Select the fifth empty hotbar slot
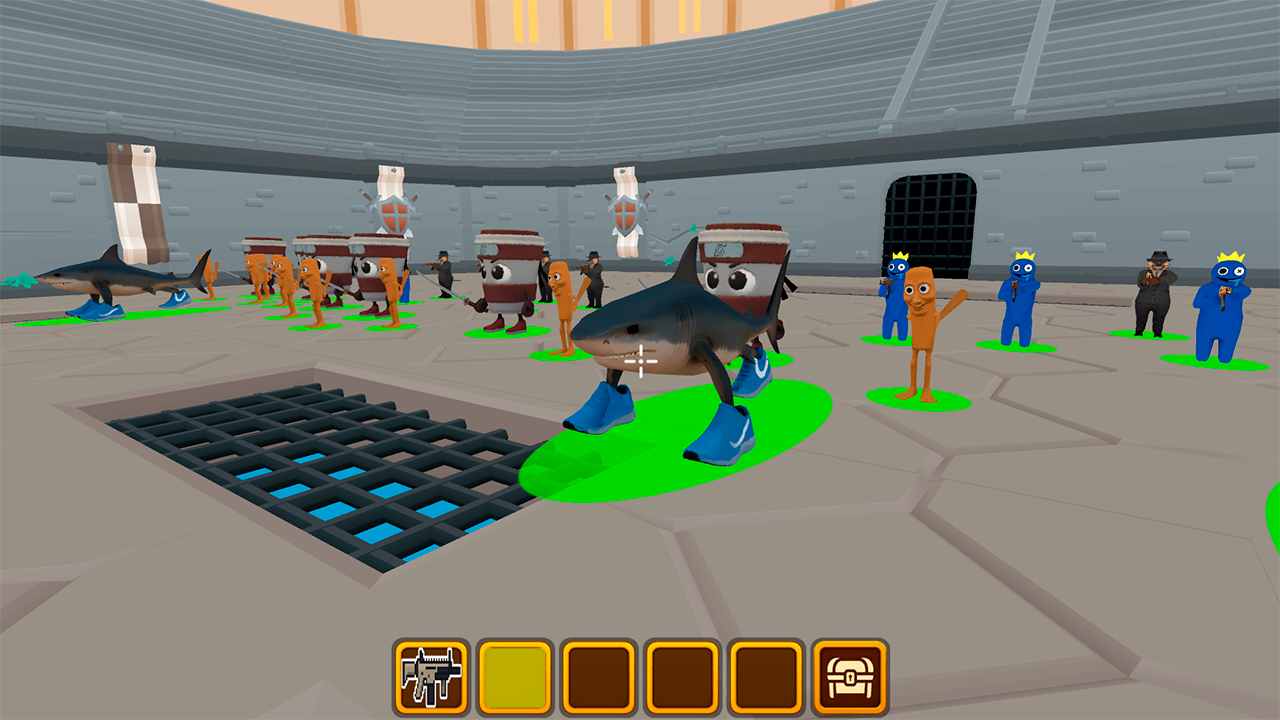This screenshot has height=720, width=1280. pos(766,675)
